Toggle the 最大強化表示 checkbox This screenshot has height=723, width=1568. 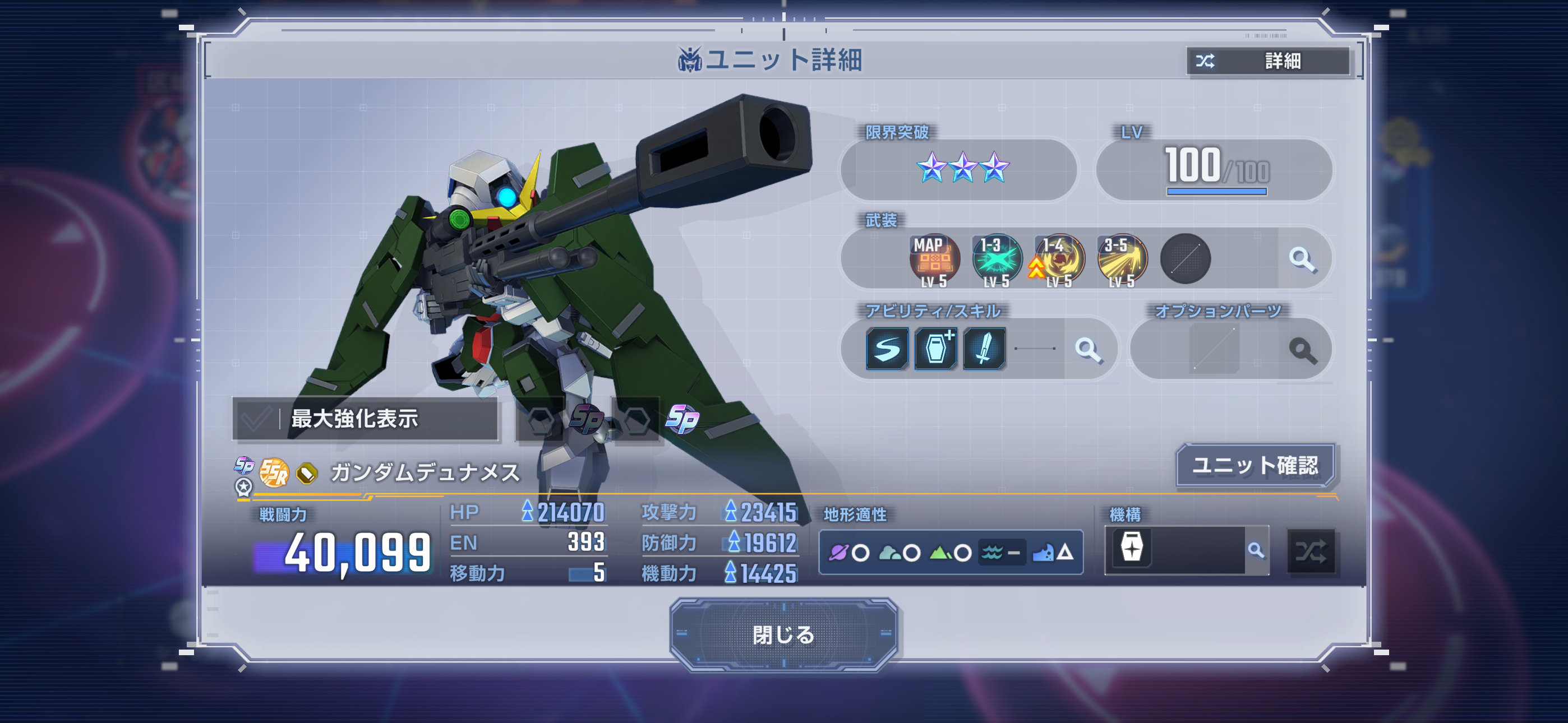(x=256, y=419)
